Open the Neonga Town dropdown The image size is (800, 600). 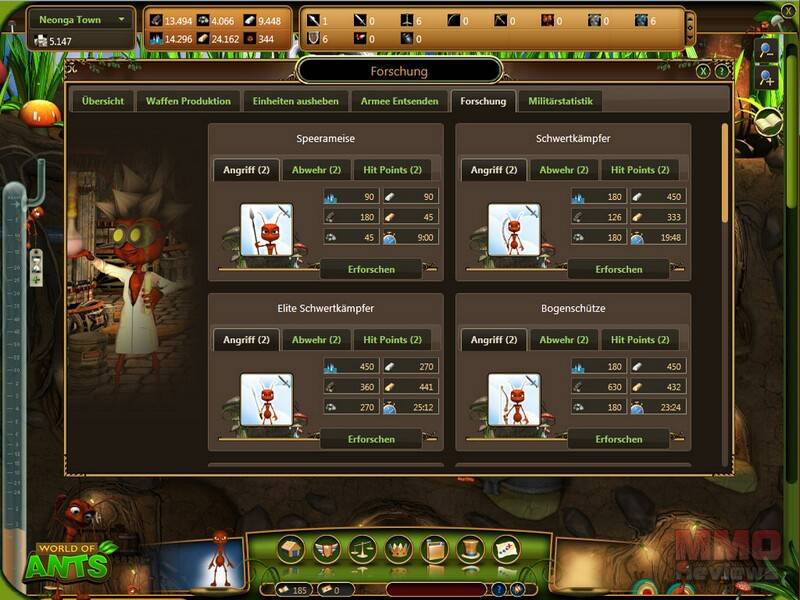(122, 19)
